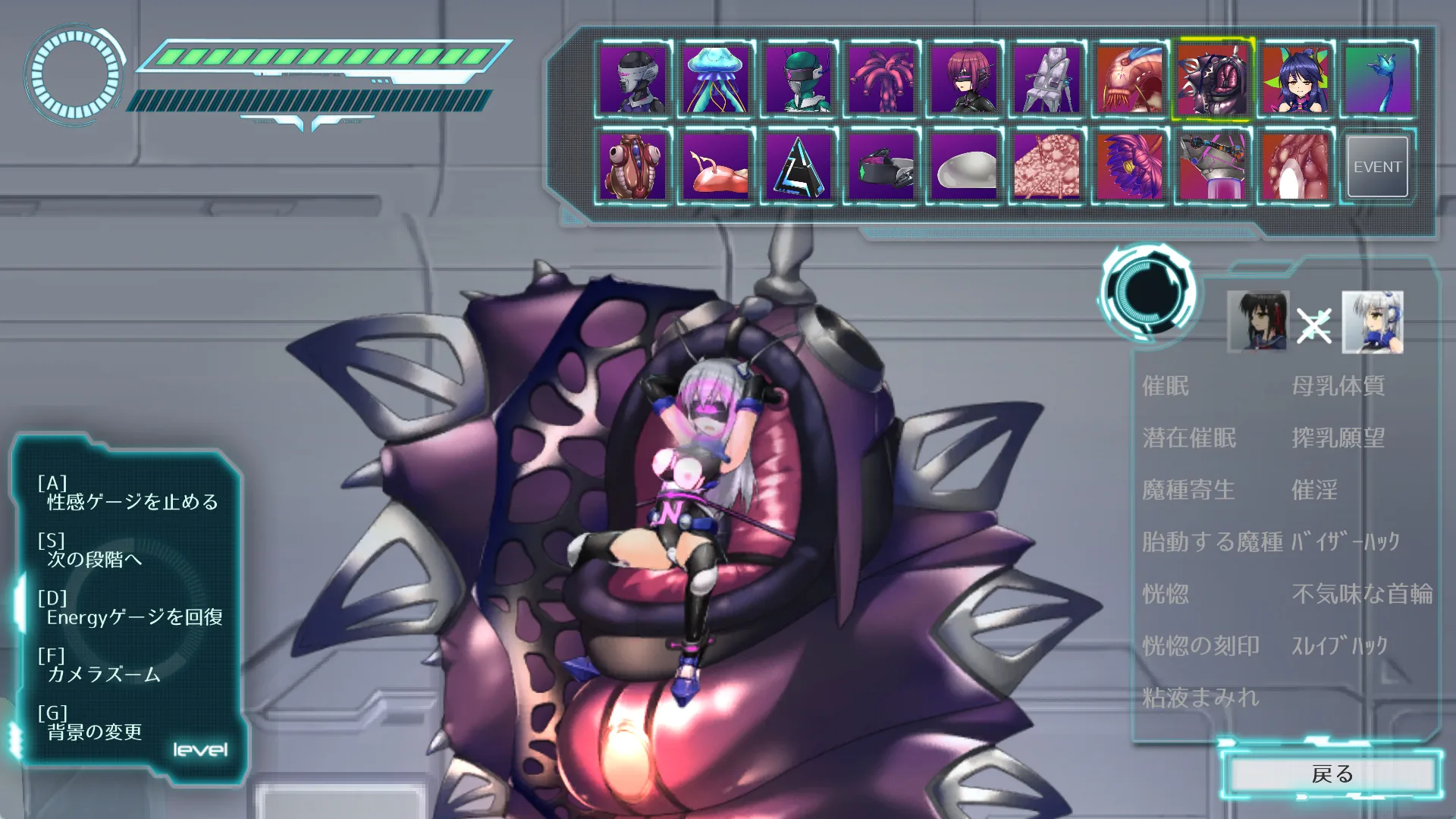
Task: Select the black-and-white robot helmet thumbnail
Action: tap(632, 80)
